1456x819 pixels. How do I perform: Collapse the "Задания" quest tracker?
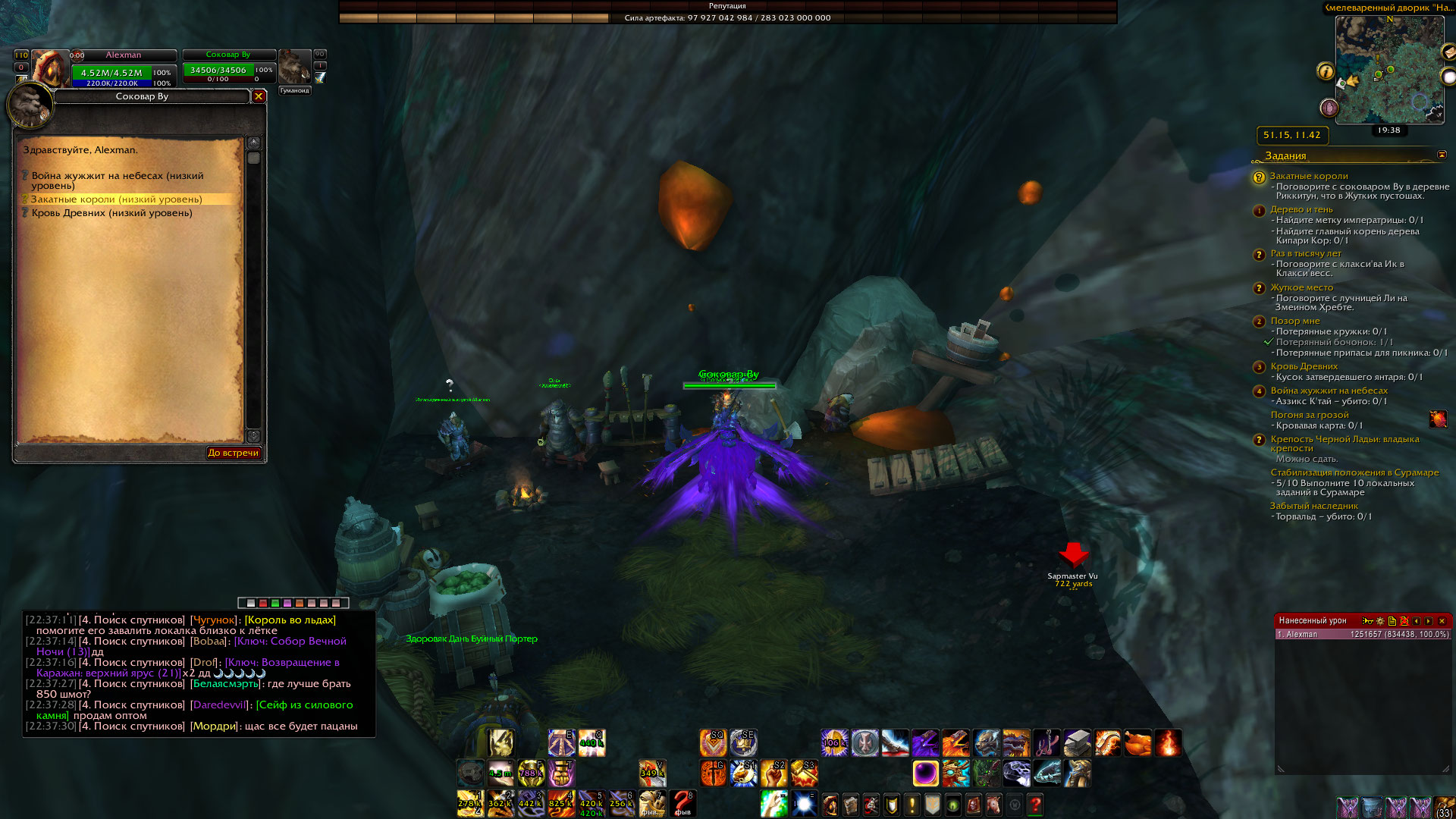click(1442, 155)
